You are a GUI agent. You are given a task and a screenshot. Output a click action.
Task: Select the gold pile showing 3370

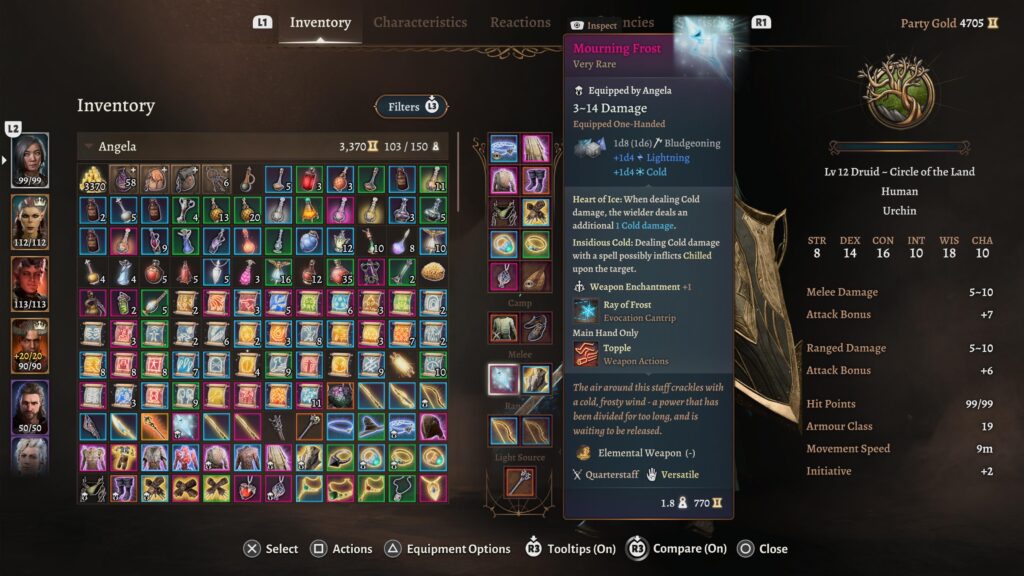click(93, 180)
